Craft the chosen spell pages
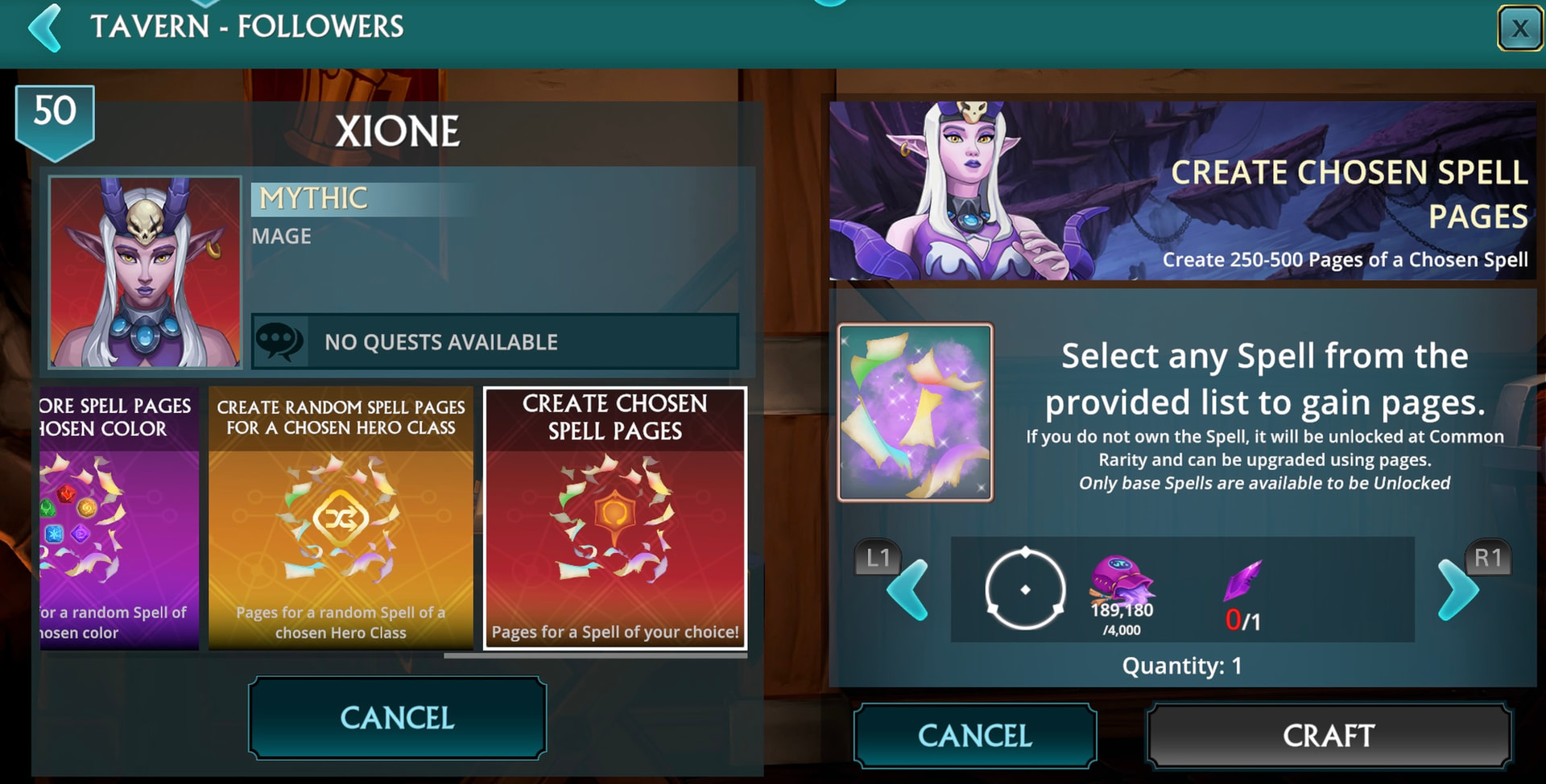 point(1329,735)
